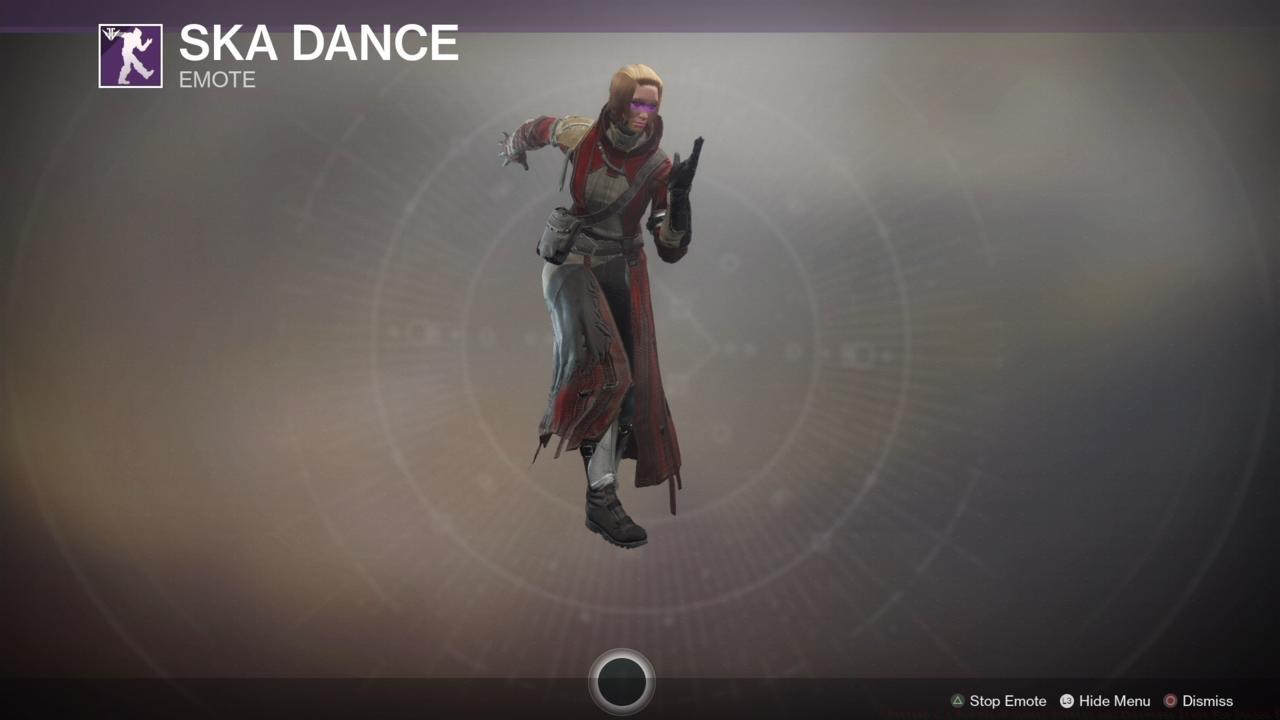1280x720 pixels.
Task: Click the Guardian's glowing purple eyes
Action: coord(643,107)
